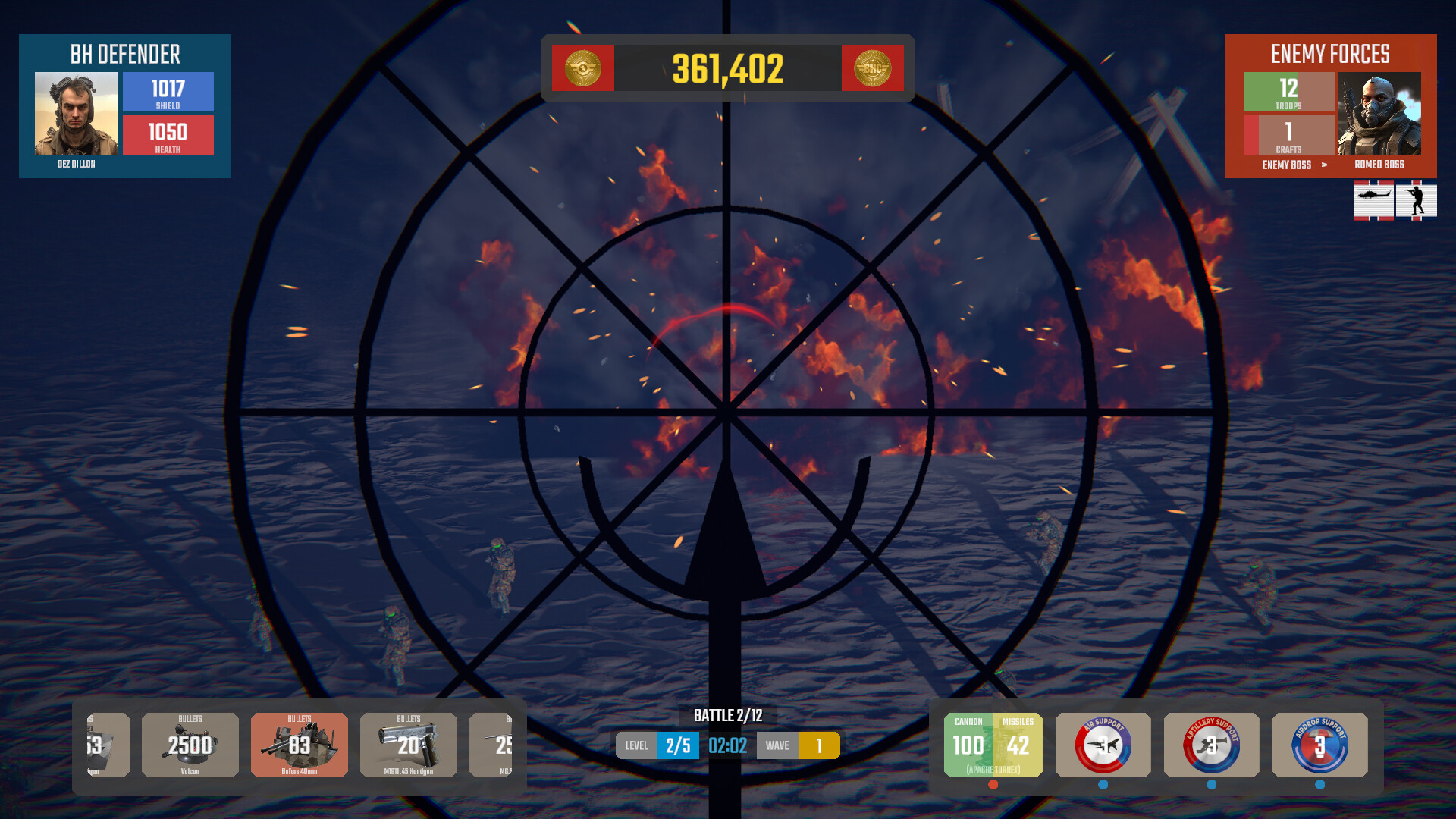Click the soldier medal ribbon icon
1456x819 pixels.
pos(1417,201)
